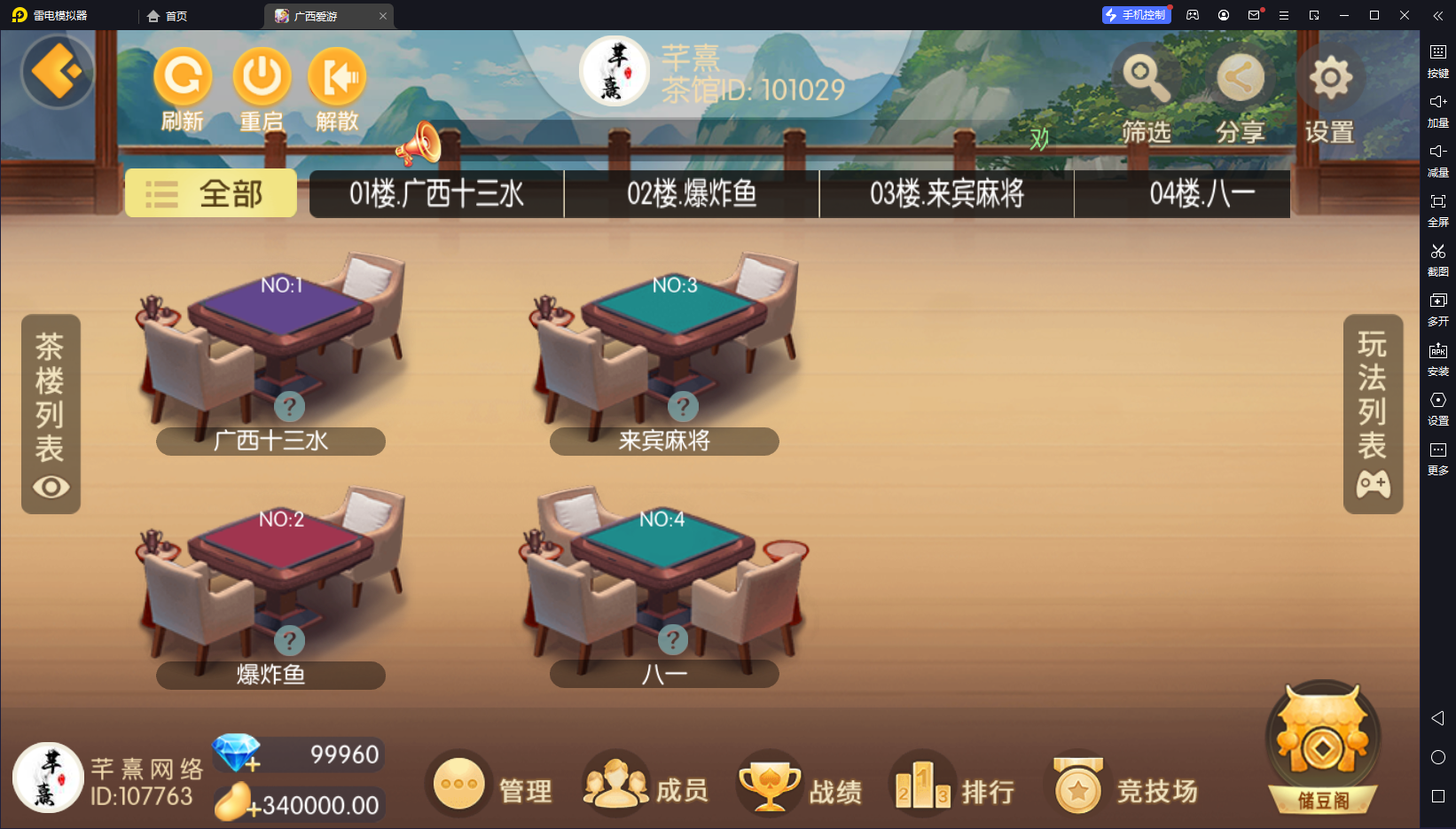Close the 广西爱游 emulator tab
The width and height of the screenshot is (1456, 829).
tap(383, 16)
